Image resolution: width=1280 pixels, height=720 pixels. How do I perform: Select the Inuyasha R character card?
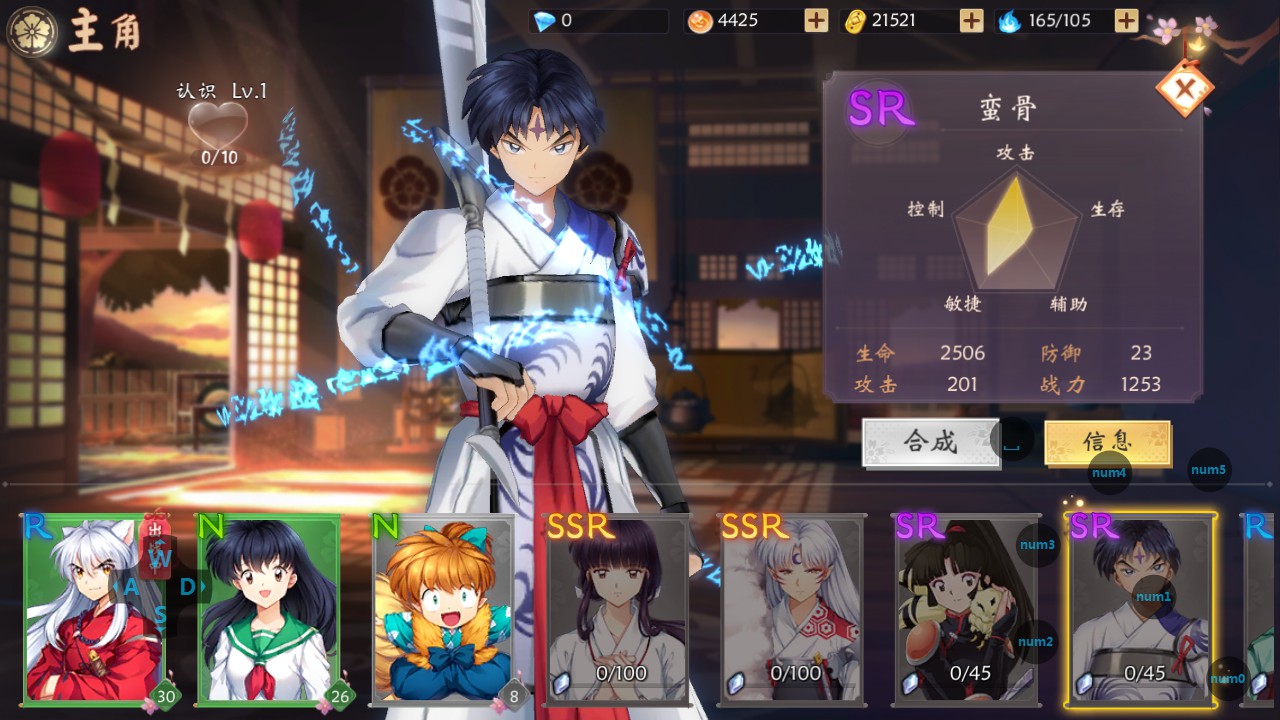[x=92, y=610]
